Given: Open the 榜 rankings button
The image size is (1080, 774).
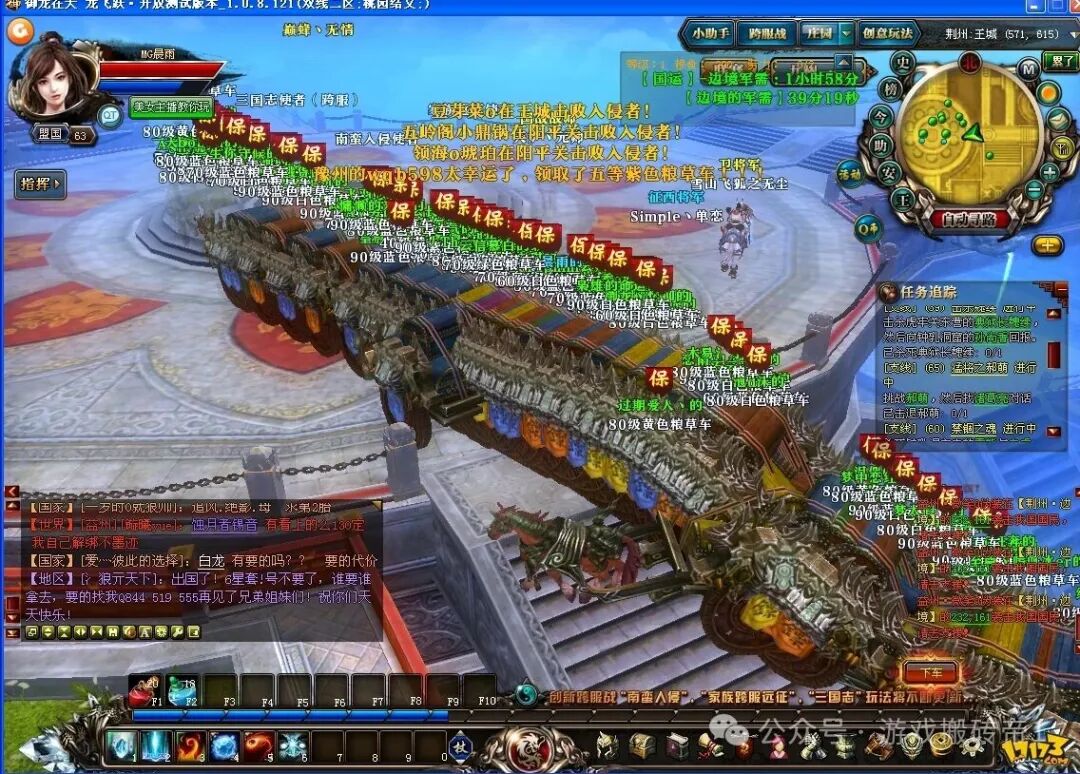Looking at the screenshot, I should (889, 89).
